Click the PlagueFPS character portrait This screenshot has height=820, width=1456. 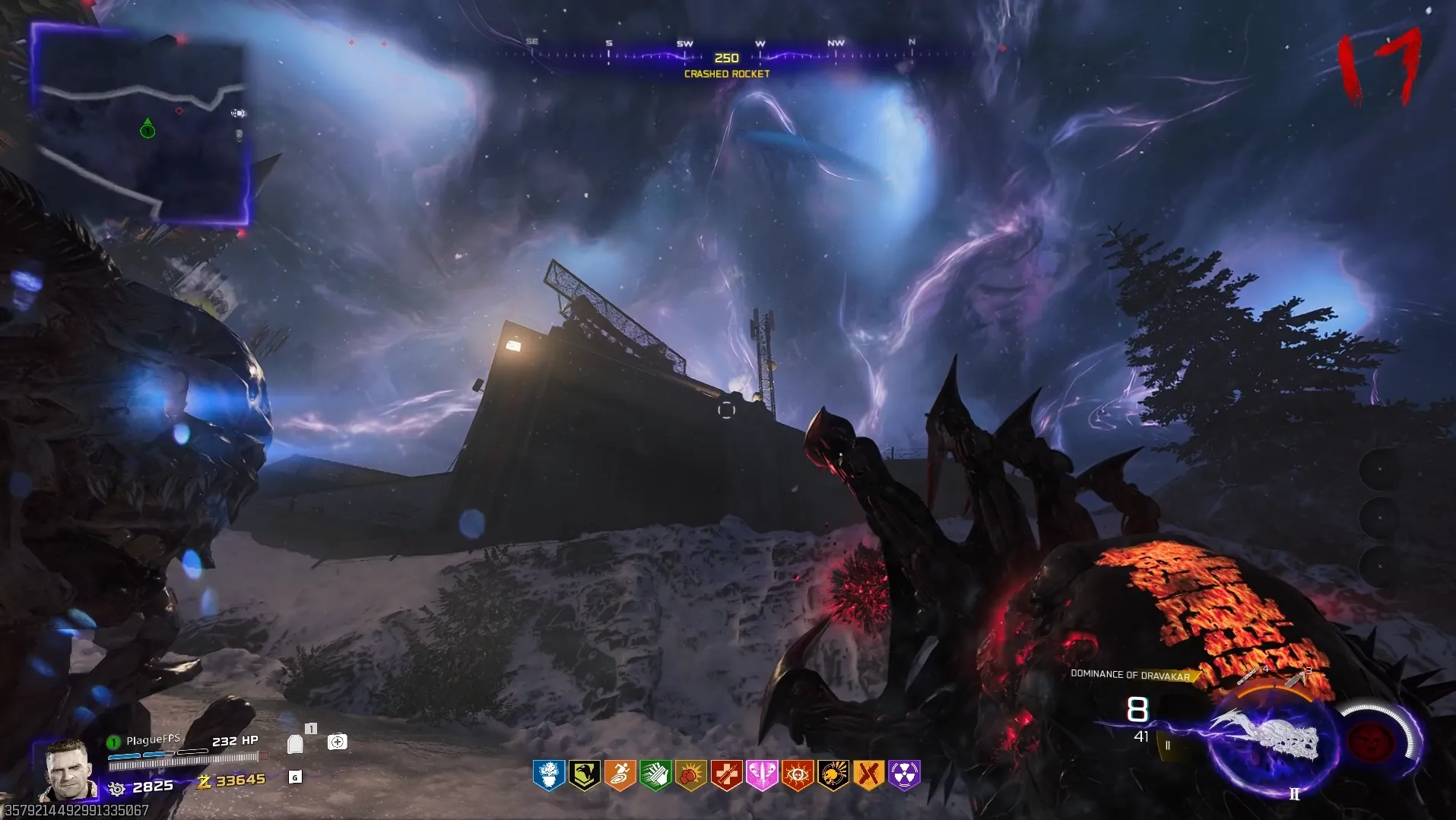click(67, 770)
